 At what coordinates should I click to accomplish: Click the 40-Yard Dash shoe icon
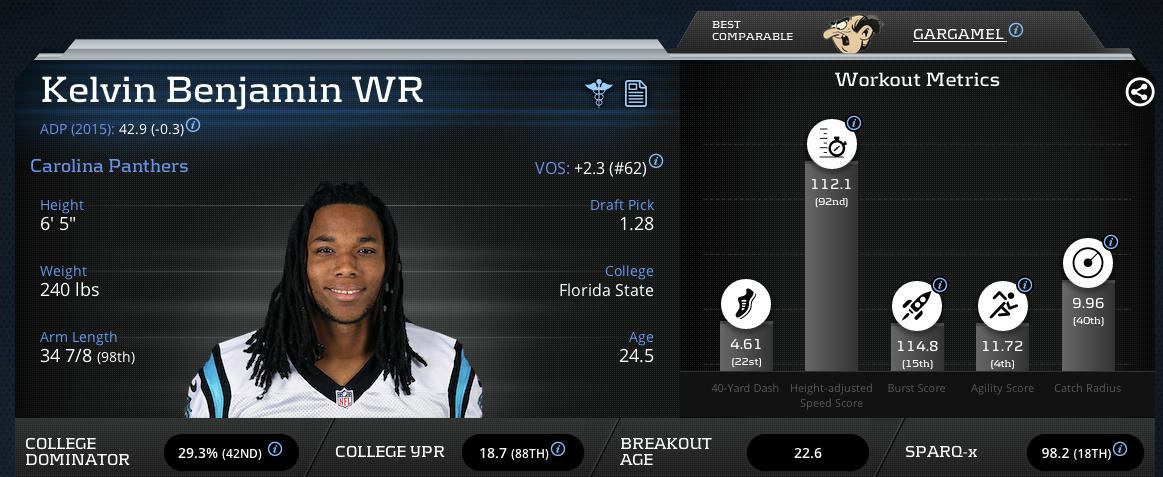coord(746,303)
